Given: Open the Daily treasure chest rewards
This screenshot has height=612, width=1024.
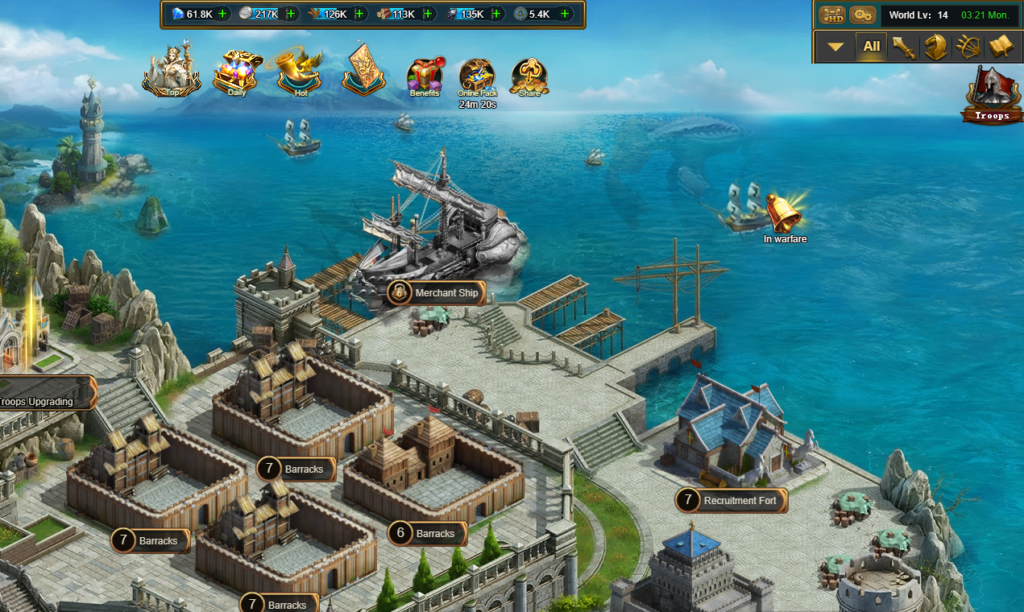Looking at the screenshot, I should [237, 71].
